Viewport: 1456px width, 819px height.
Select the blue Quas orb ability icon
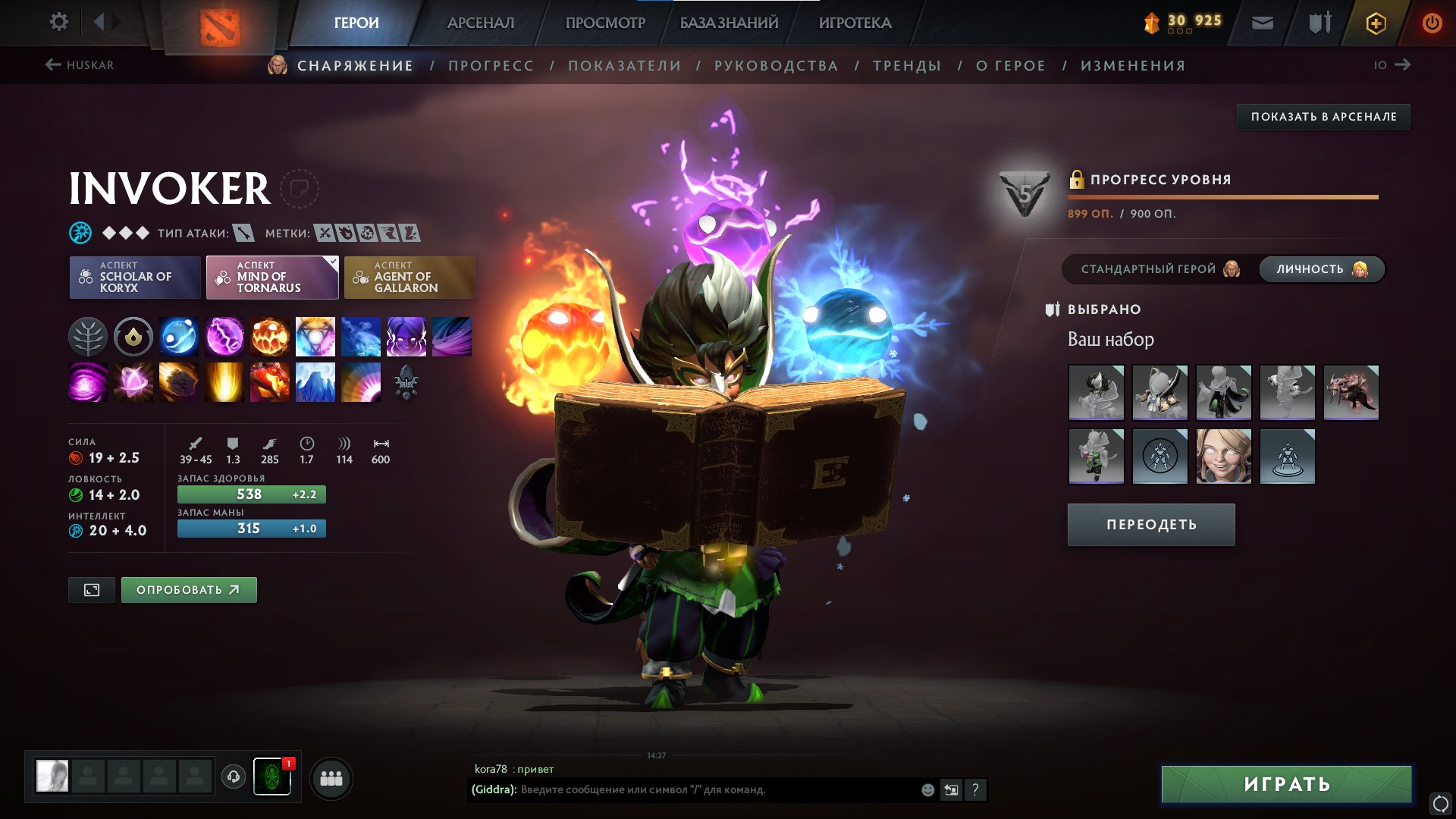tap(178, 337)
